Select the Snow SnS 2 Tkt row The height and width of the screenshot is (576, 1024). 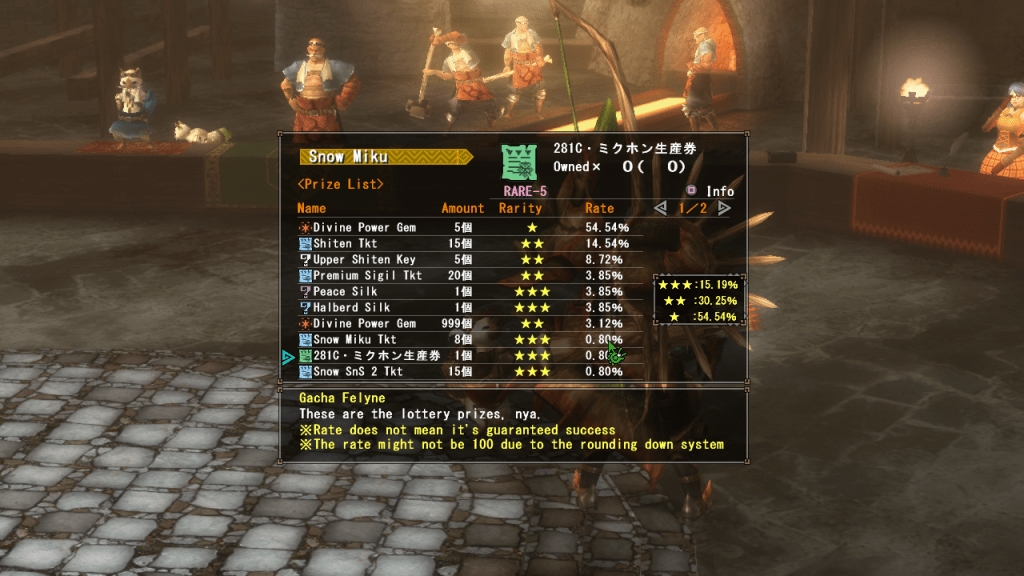tap(357, 372)
